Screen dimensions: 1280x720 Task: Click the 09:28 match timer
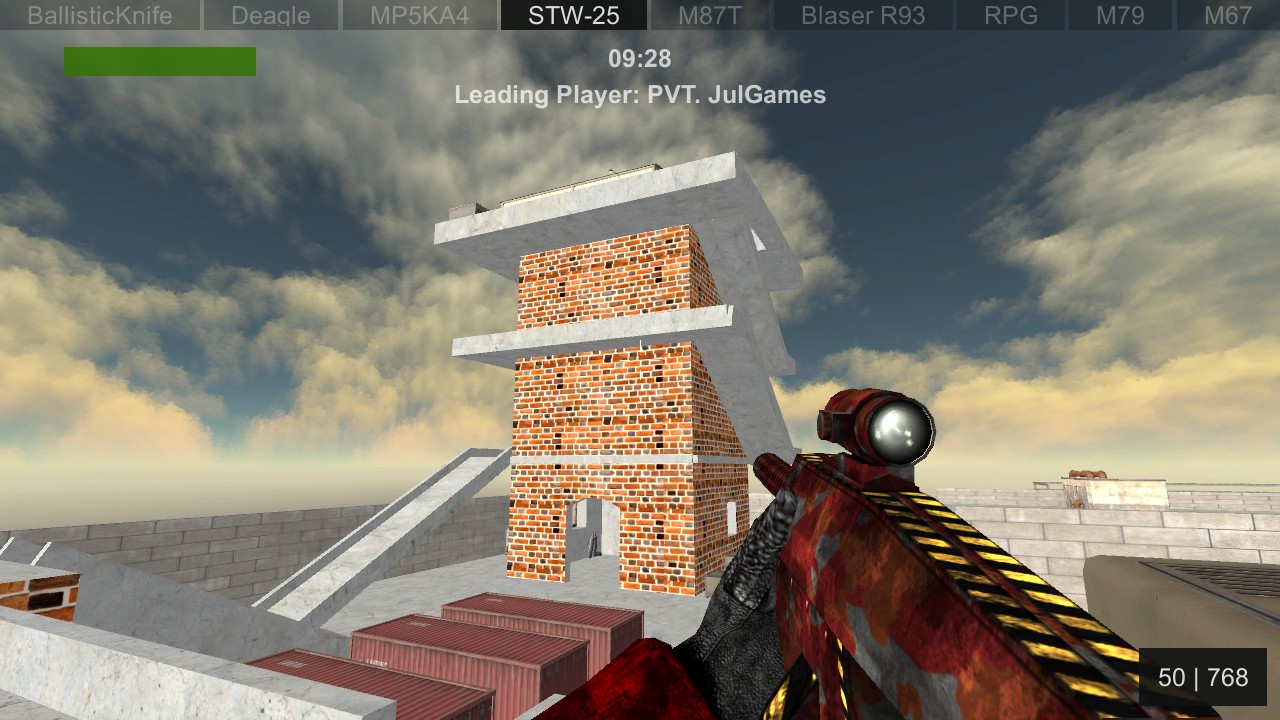[x=640, y=59]
